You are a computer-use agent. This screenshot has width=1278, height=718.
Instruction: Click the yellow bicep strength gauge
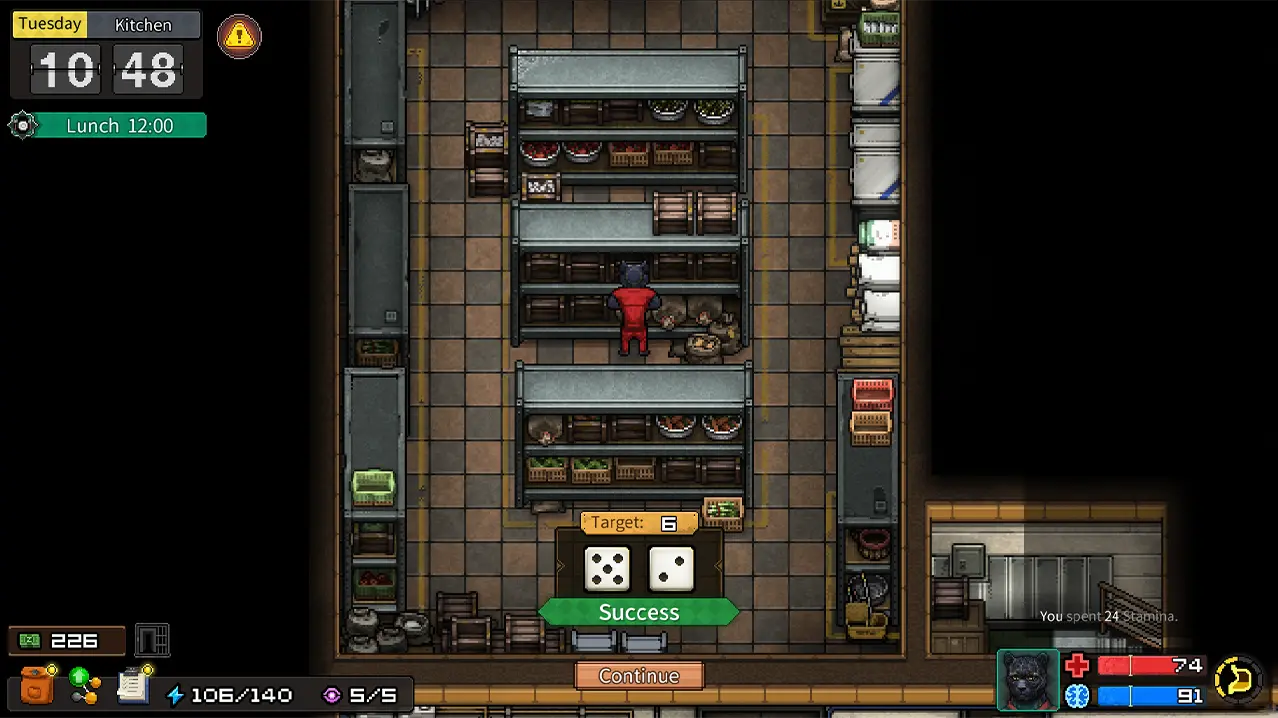point(1237,680)
